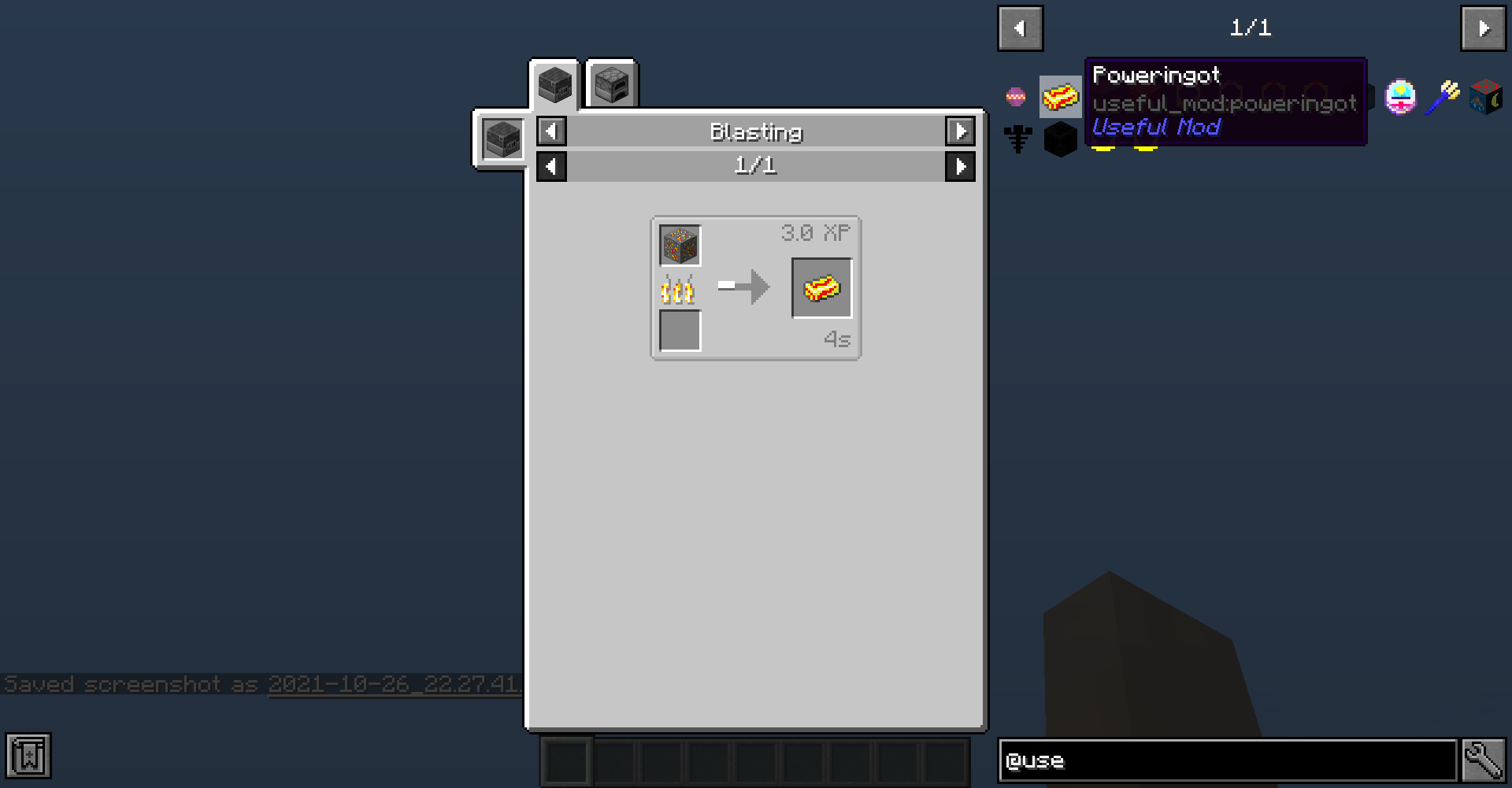Click previous page arrow for item list

(x=1020, y=28)
